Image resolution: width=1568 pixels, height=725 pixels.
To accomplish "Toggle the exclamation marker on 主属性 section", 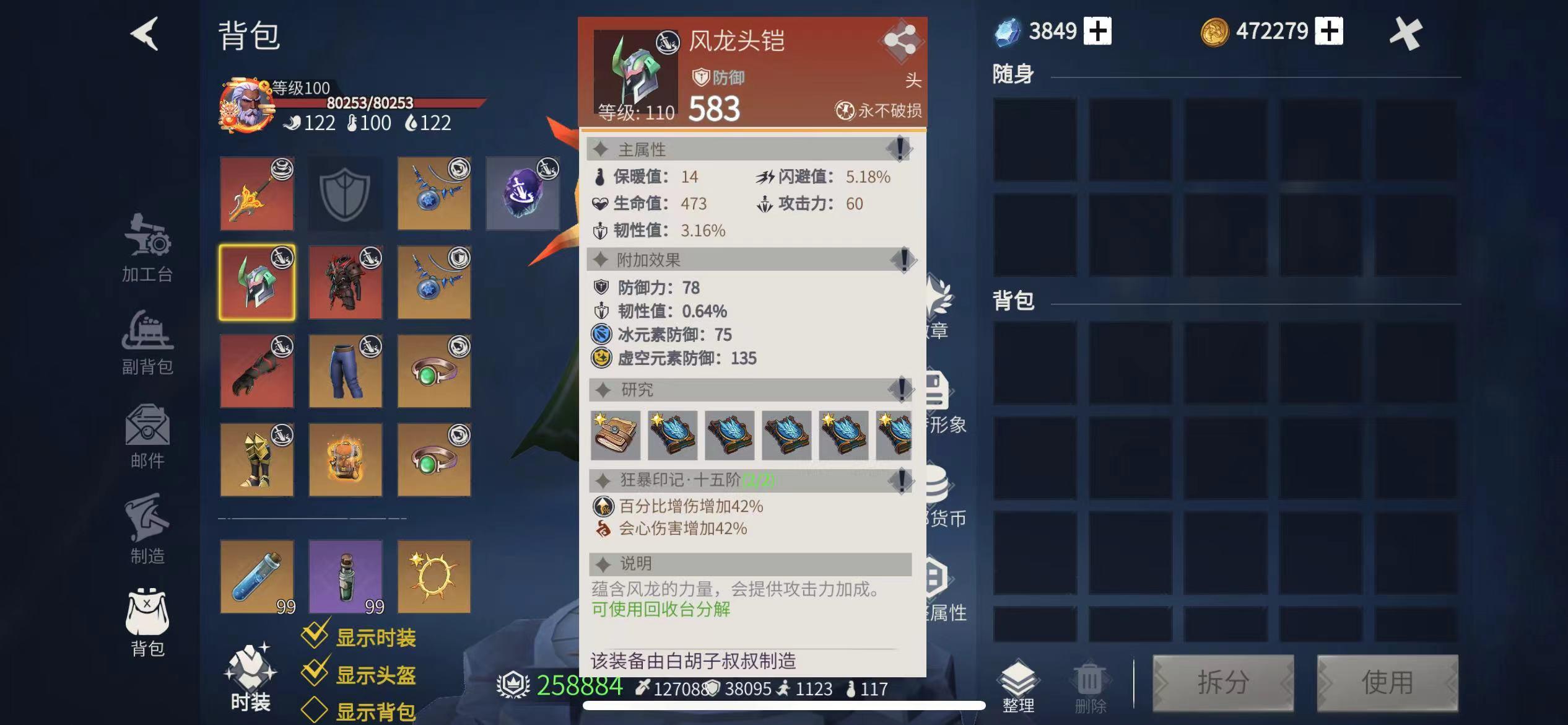I will 899,149.
